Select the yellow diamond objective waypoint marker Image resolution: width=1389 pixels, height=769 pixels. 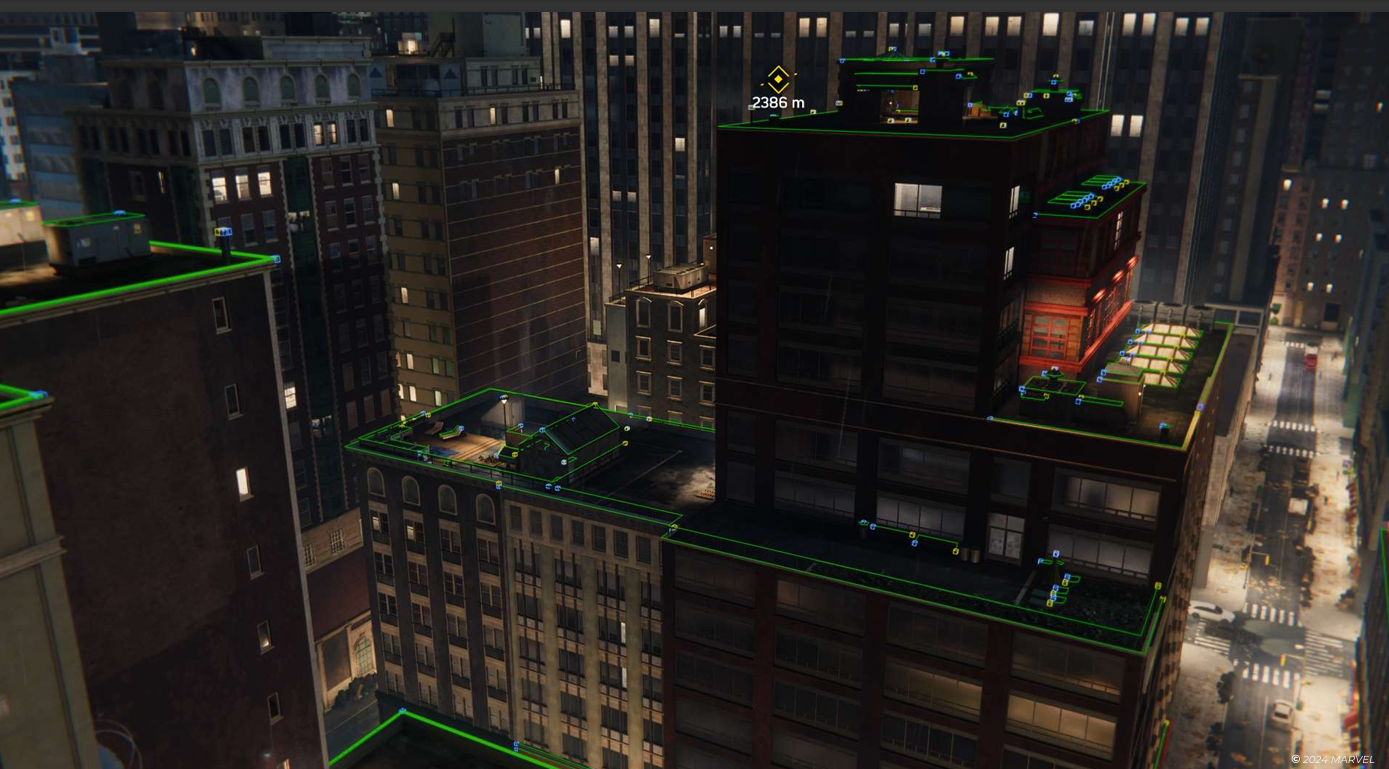pyautogui.click(x=778, y=79)
